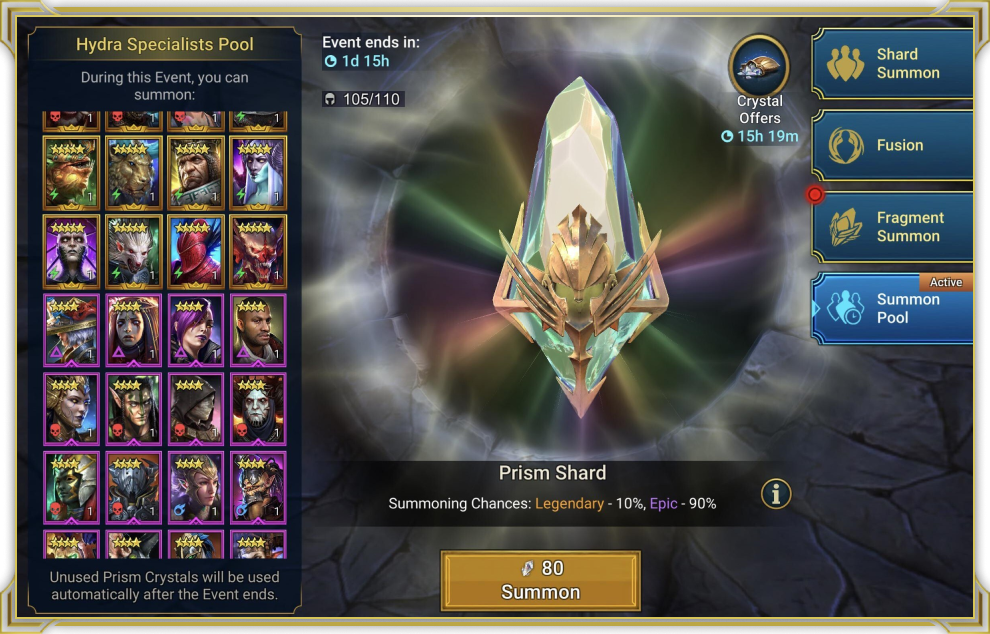The width and height of the screenshot is (990, 634).
Task: Inspect the bald dark-skinned man epic champion
Action: [x=258, y=330]
